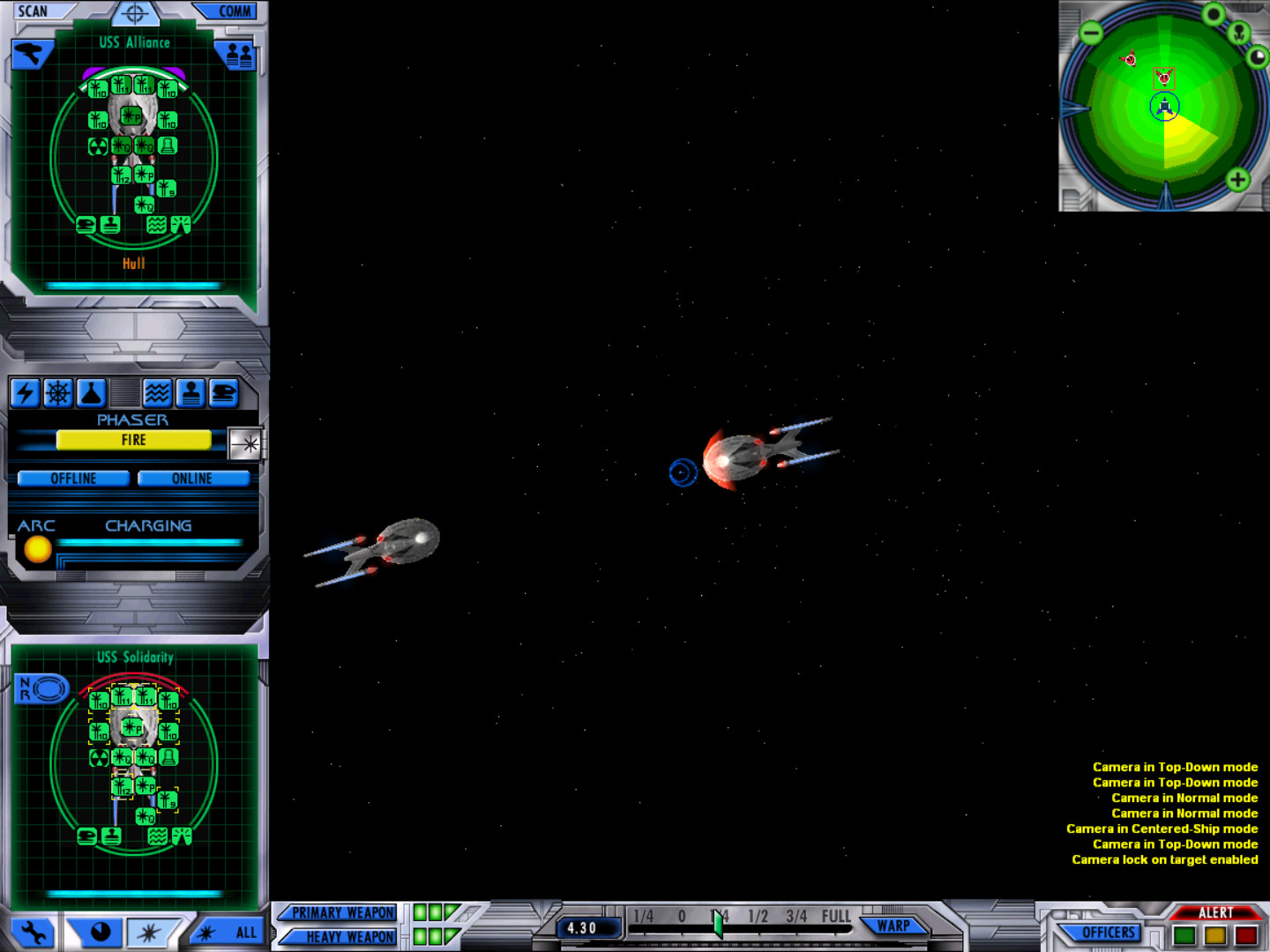
Task: Engage the WARP button
Action: point(893,926)
